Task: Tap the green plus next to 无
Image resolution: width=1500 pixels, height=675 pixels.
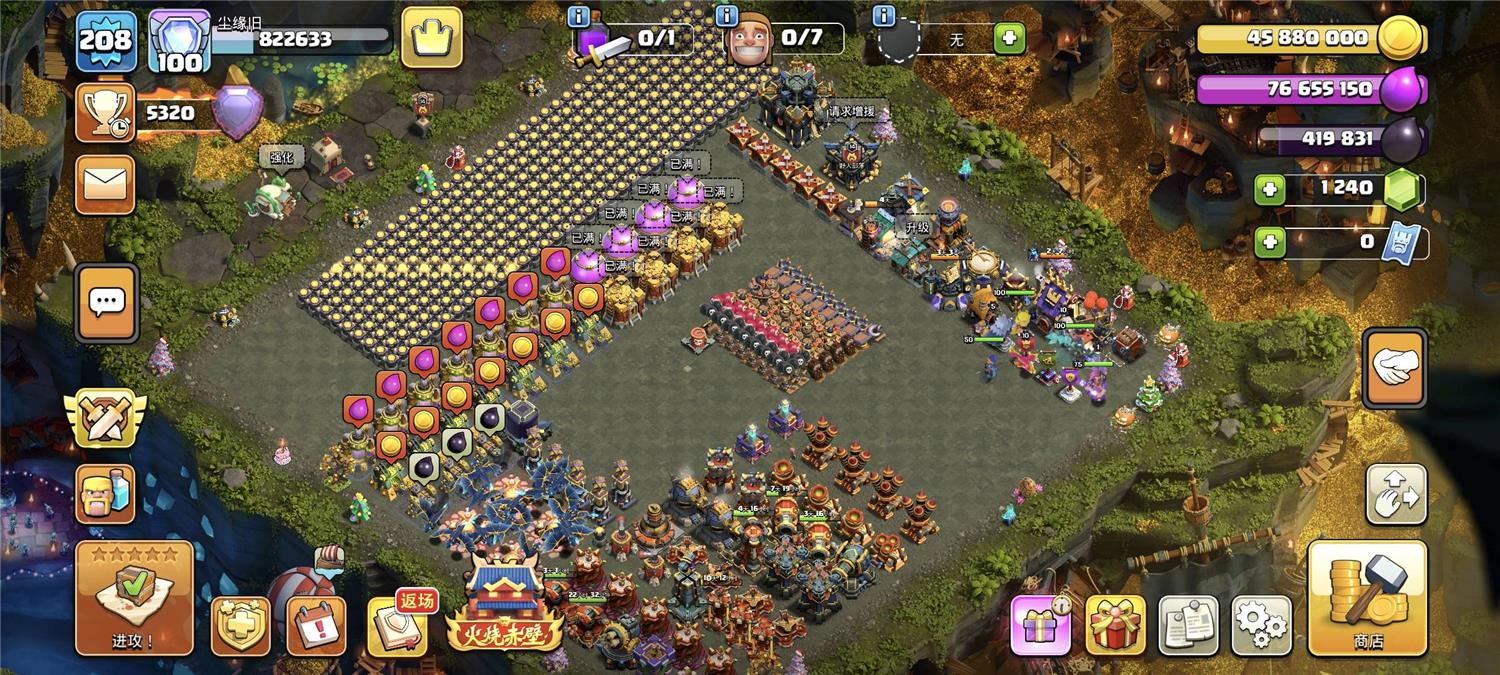Action: point(1009,39)
